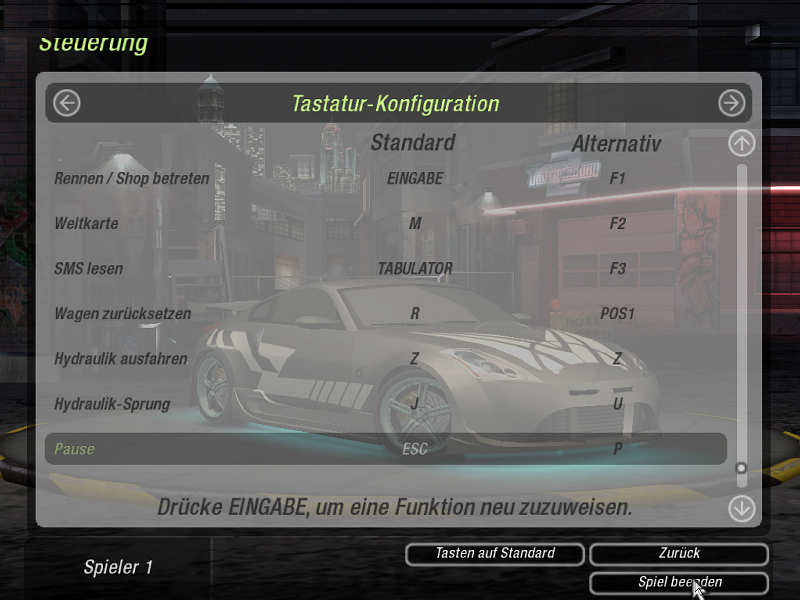
Task: Click the scroll down arrow button
Action: click(x=741, y=508)
